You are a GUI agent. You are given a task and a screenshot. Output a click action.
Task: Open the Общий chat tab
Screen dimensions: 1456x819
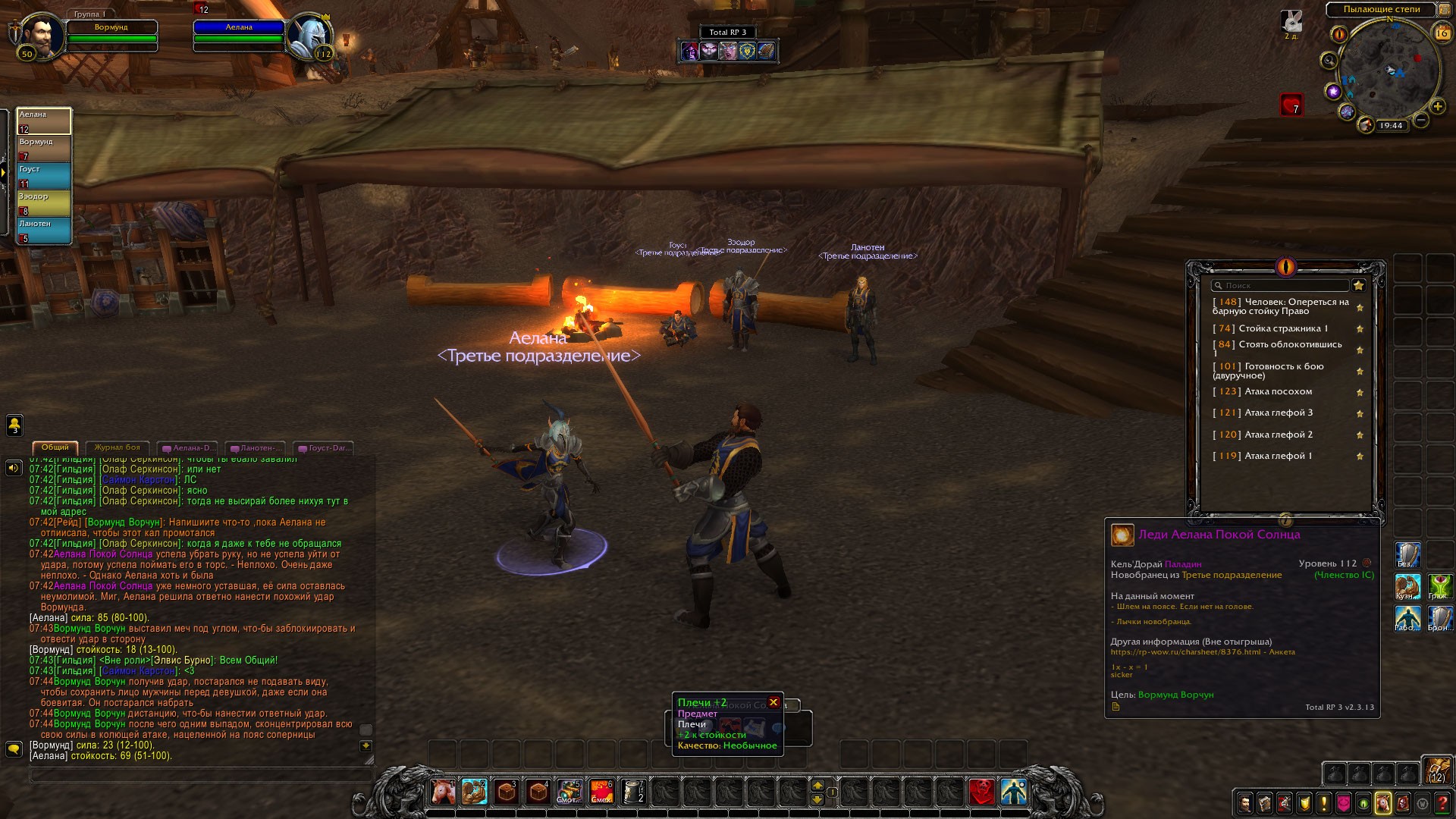(55, 448)
